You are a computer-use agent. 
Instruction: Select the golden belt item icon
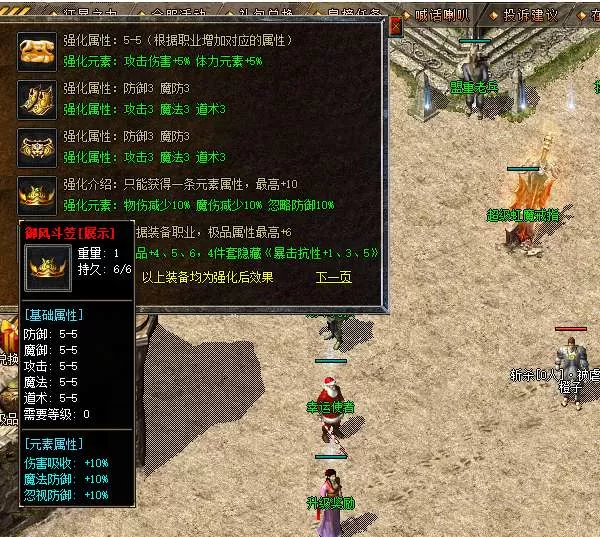36,146
